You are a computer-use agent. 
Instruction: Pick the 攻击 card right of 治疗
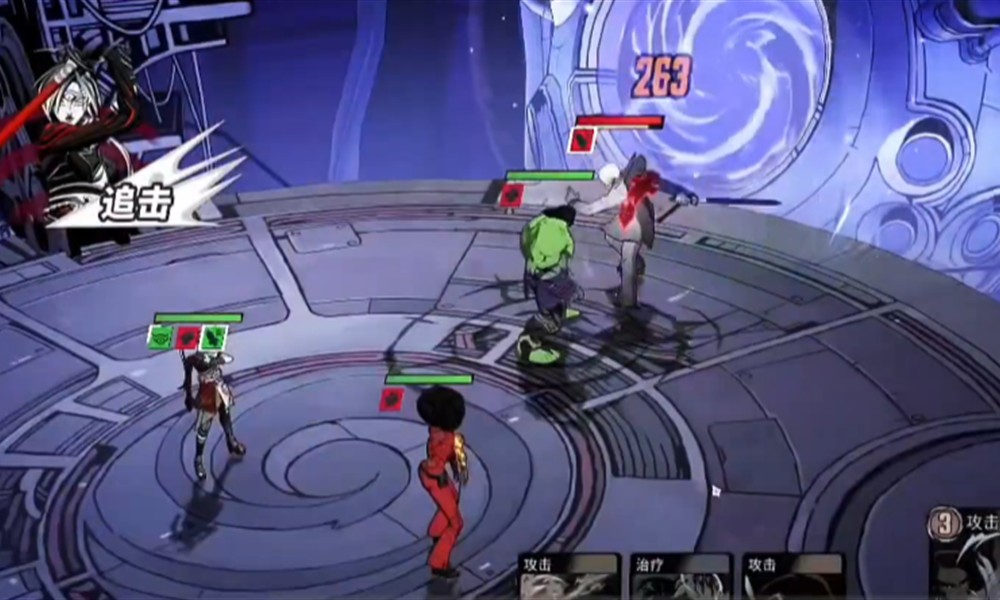(x=793, y=577)
